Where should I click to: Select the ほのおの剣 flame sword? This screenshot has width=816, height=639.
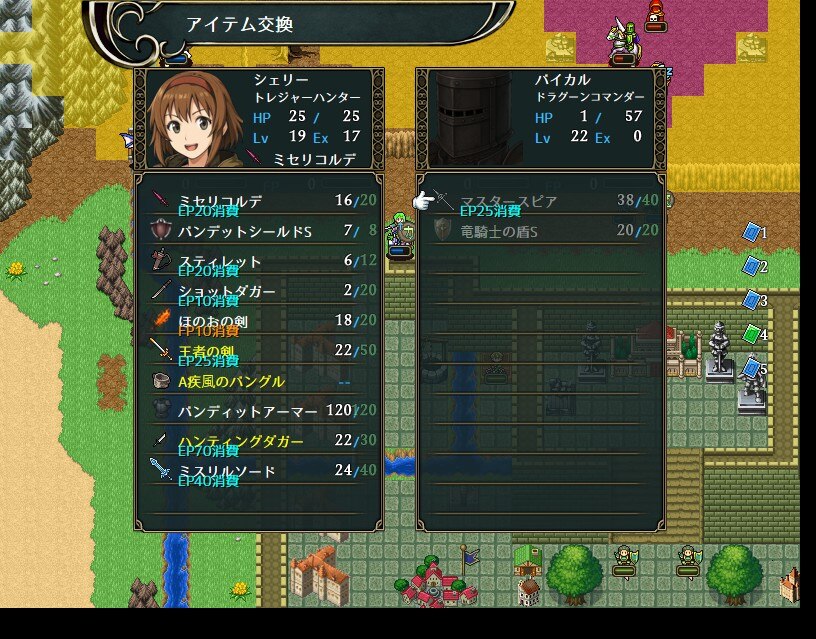click(x=258, y=321)
